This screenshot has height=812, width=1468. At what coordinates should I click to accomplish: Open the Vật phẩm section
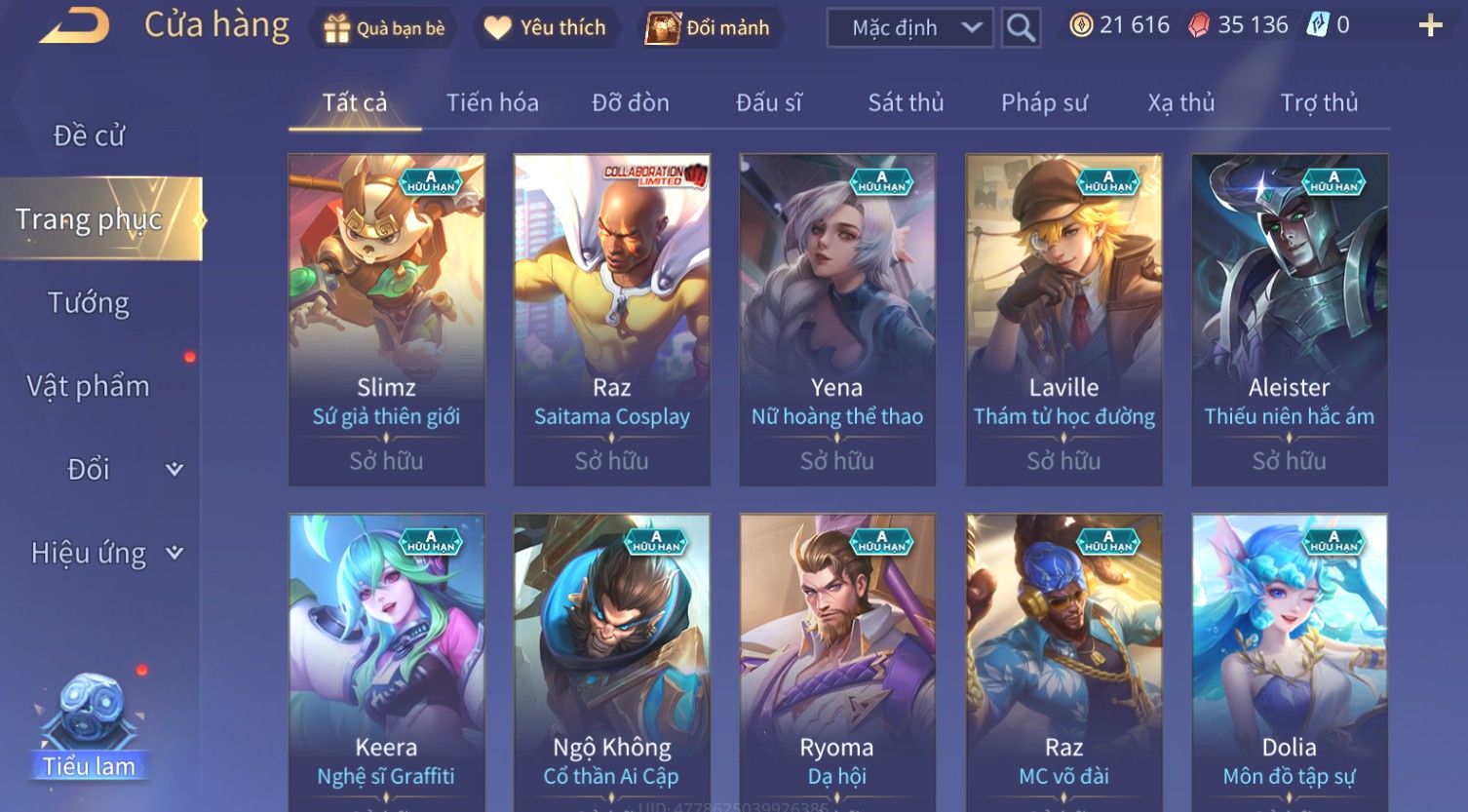pyautogui.click(x=89, y=386)
